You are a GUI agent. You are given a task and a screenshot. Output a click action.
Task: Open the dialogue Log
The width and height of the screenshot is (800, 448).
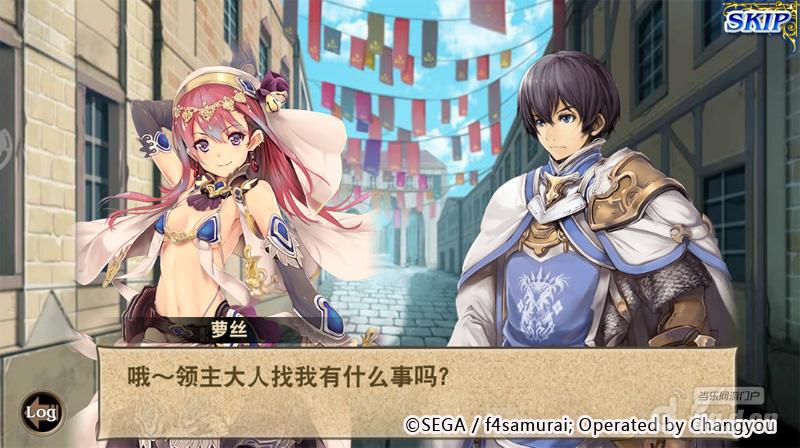click(41, 411)
